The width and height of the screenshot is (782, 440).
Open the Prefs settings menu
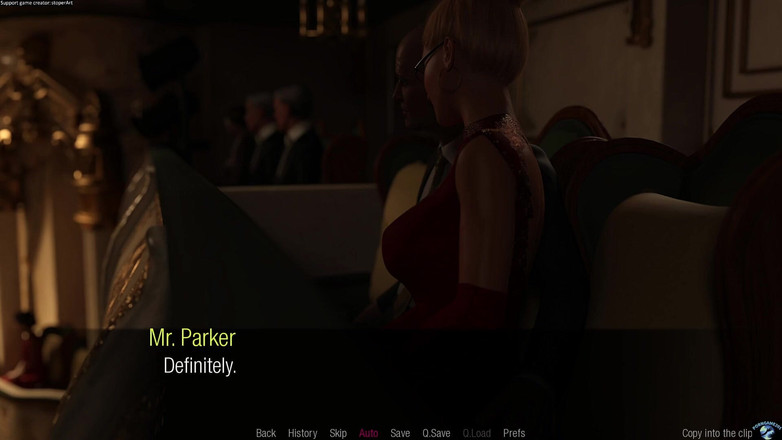(x=514, y=433)
